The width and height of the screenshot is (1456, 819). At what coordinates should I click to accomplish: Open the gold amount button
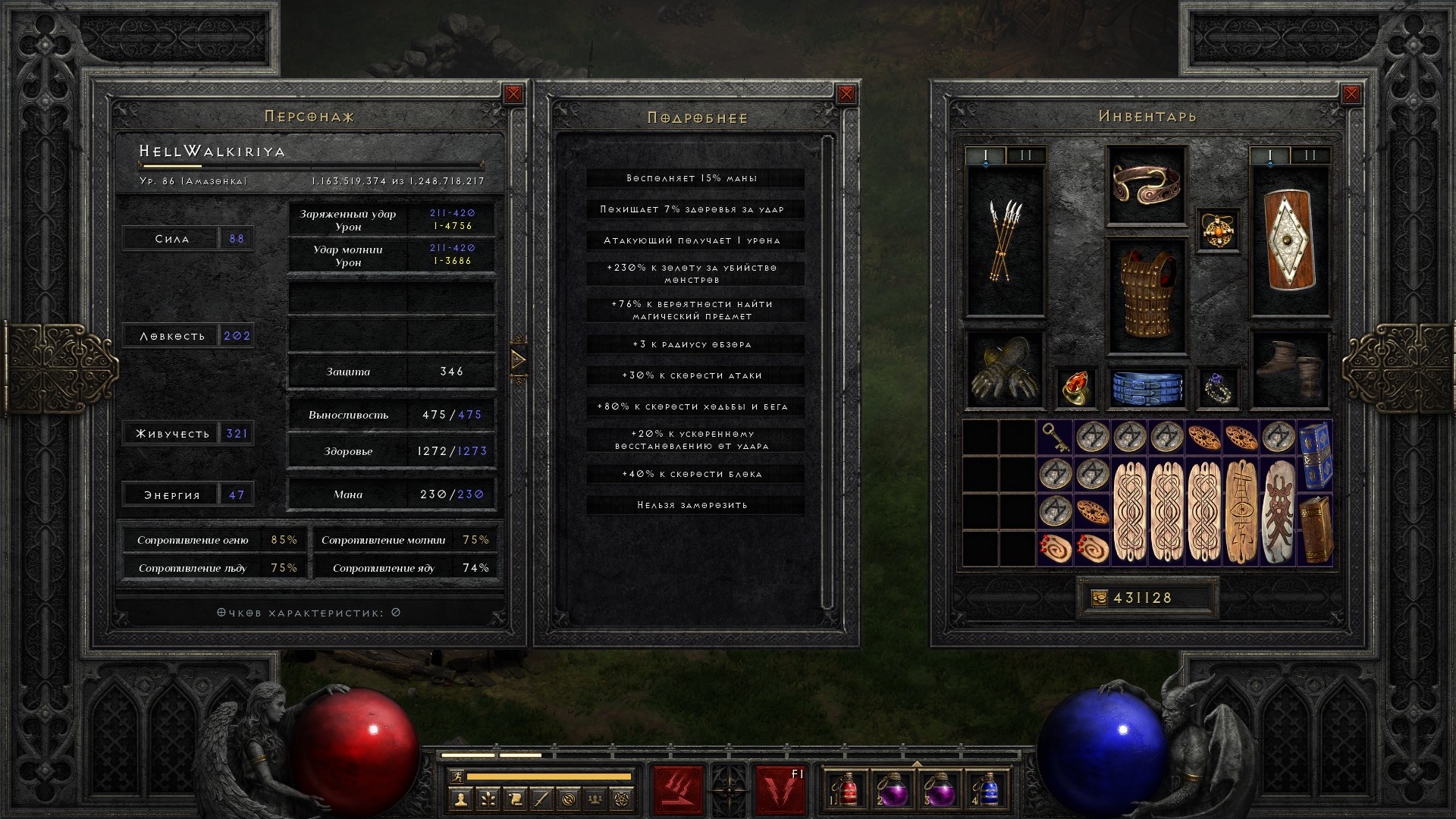pyautogui.click(x=1099, y=598)
